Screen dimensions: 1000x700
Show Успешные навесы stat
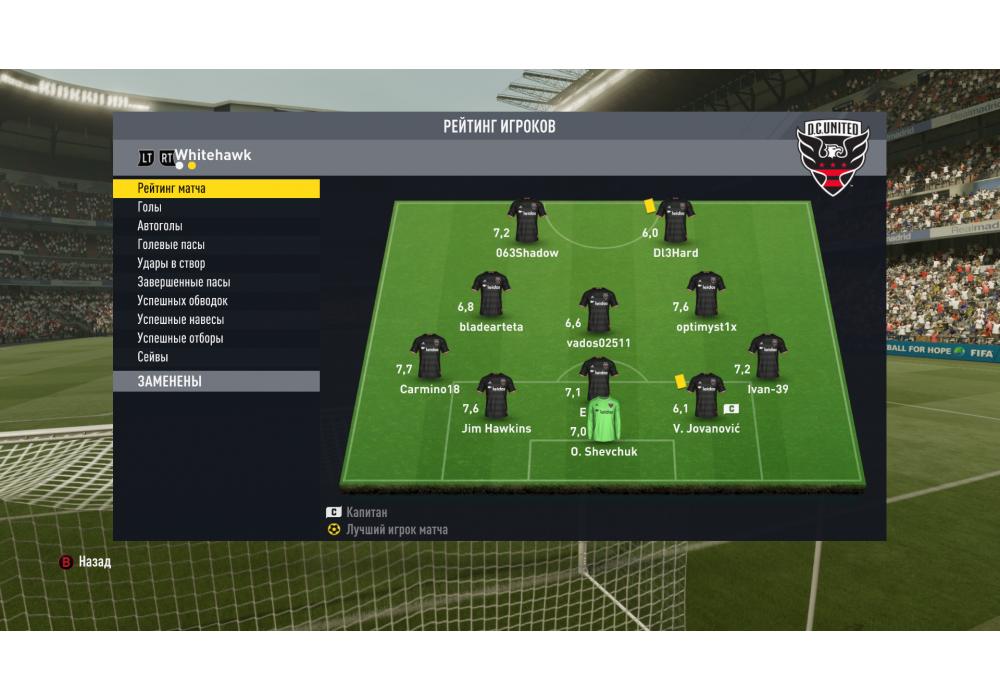[x=181, y=320]
